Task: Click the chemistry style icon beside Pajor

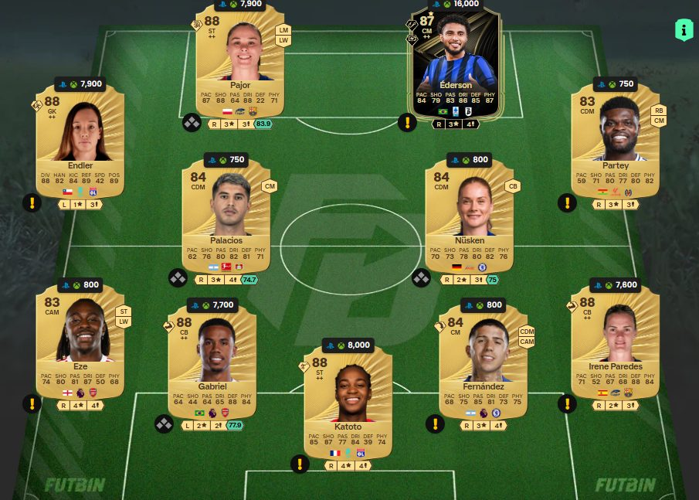Action: click(x=191, y=123)
